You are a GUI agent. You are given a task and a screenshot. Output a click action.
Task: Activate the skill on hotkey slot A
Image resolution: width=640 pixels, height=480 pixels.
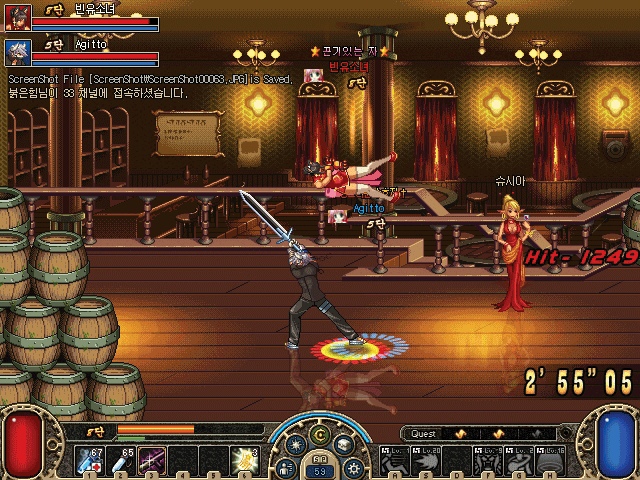(395, 459)
